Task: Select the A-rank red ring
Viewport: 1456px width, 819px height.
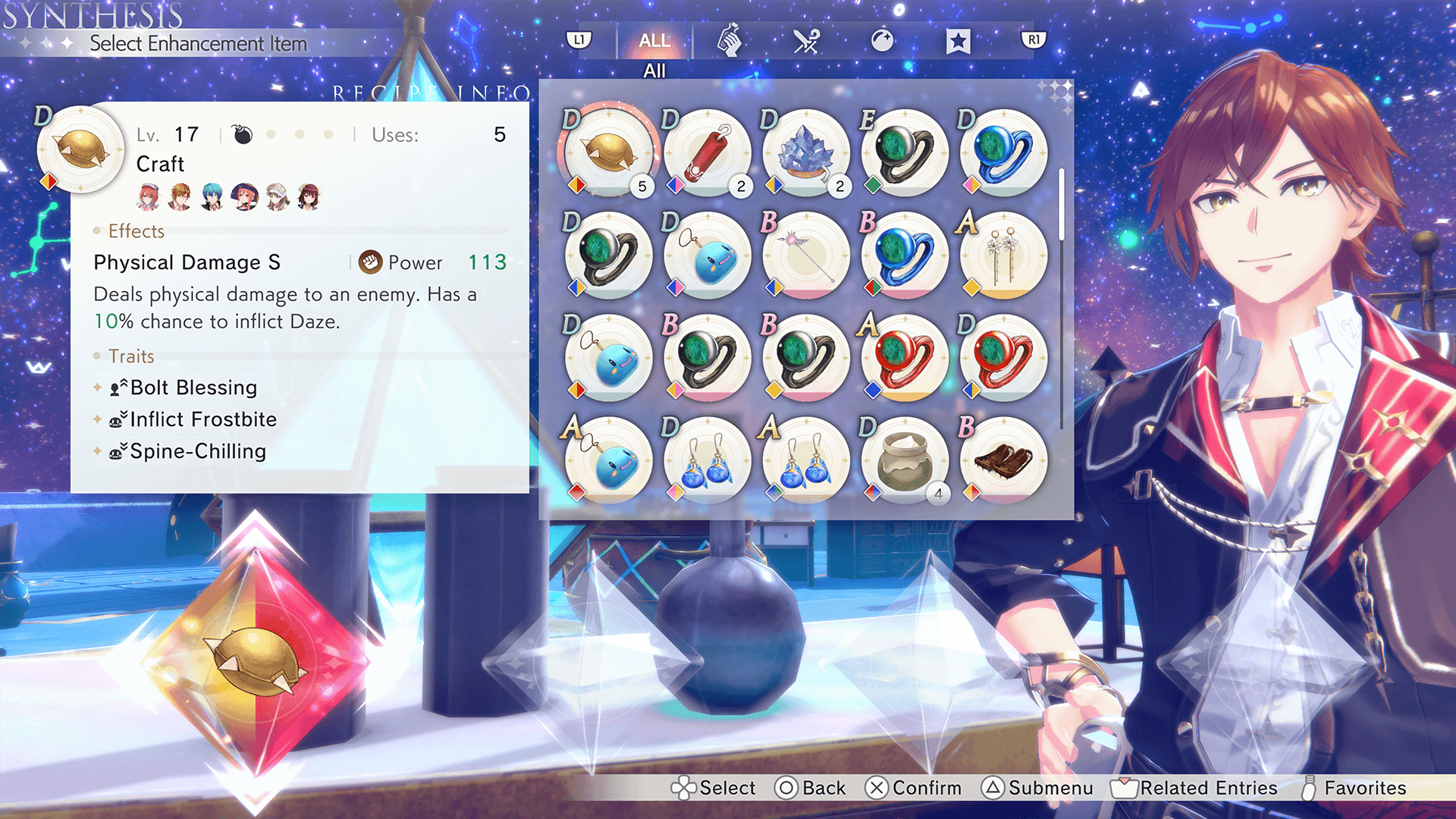Action: (x=904, y=358)
